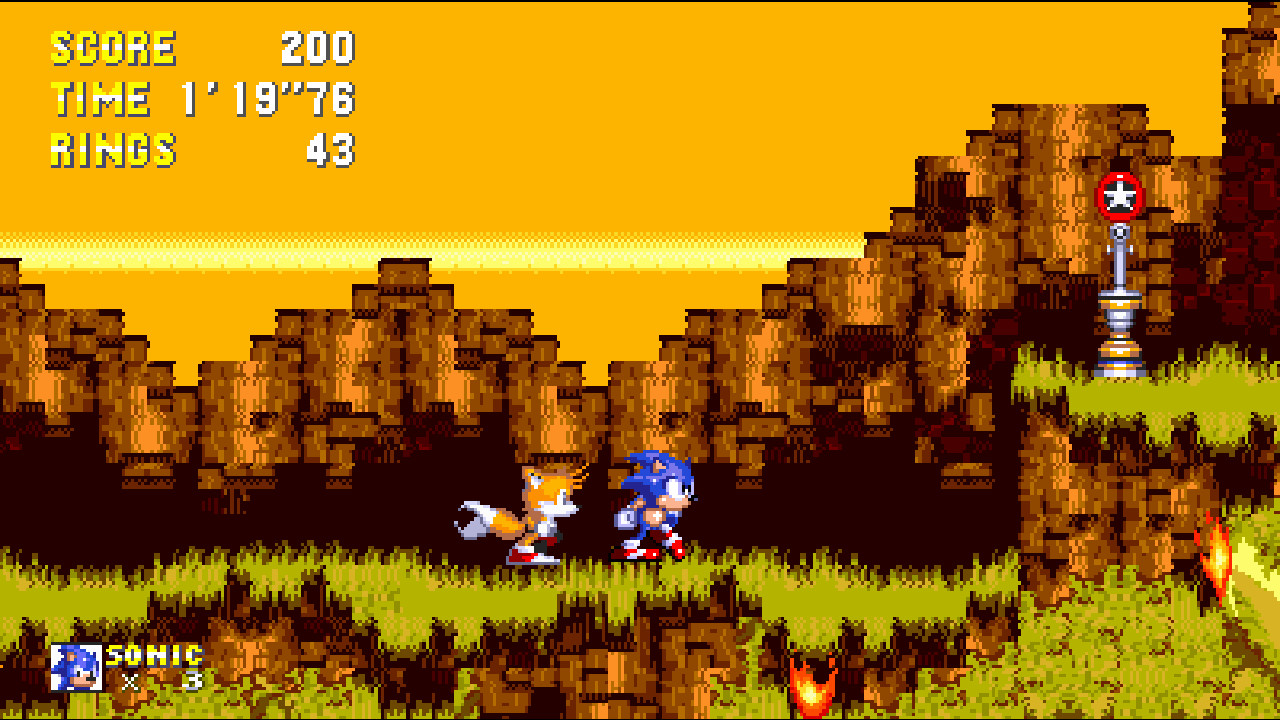This screenshot has width=1280, height=720.
Task: Click the star emblem on the checkpoint post
Action: pos(1120,197)
